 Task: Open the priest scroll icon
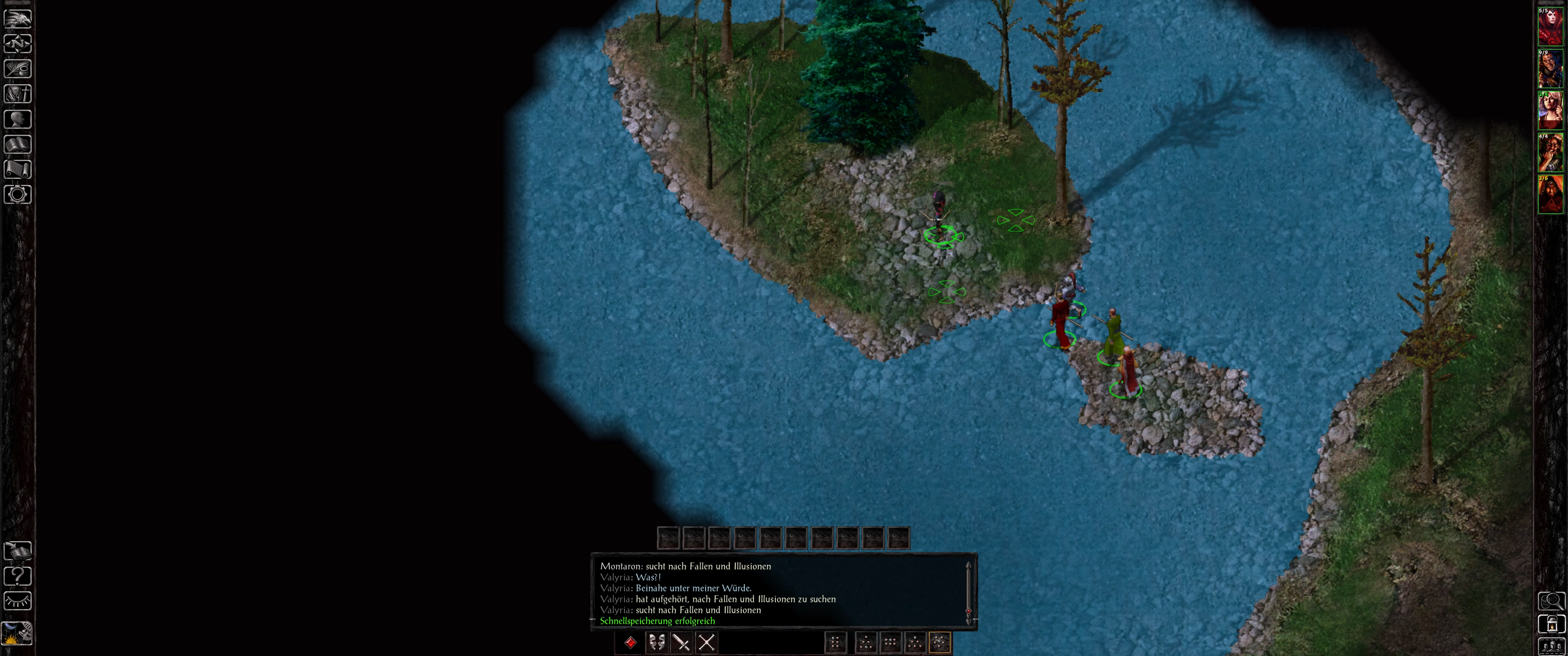pos(18,169)
